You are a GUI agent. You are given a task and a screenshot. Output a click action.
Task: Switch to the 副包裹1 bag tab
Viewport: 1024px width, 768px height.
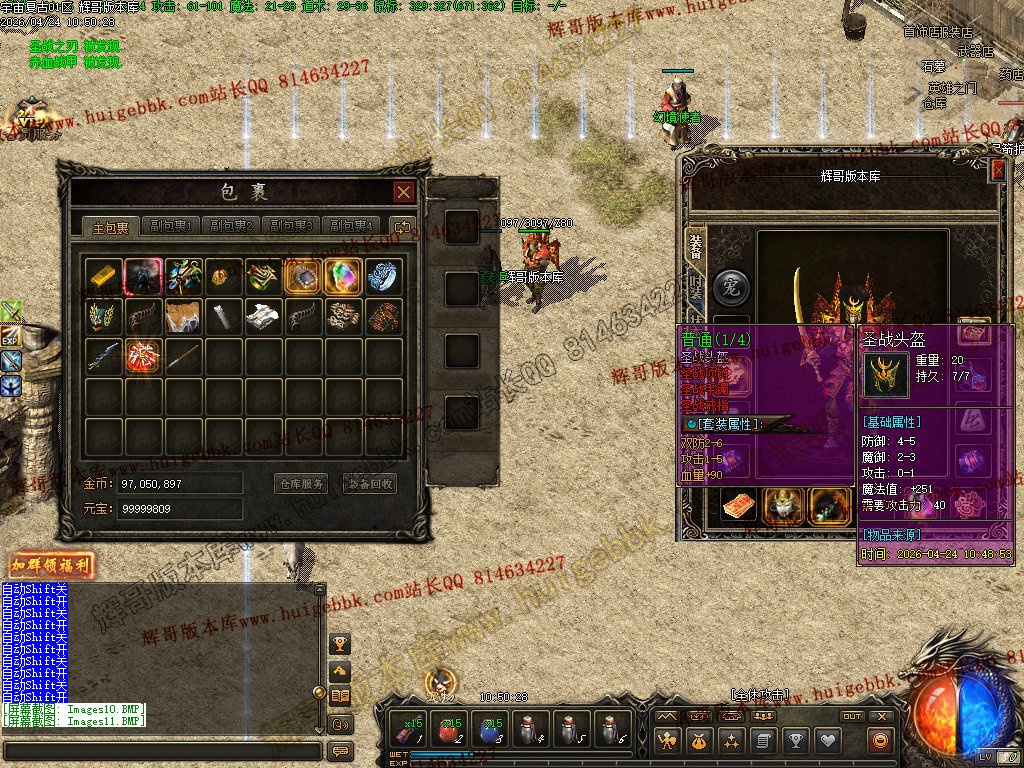pos(170,226)
